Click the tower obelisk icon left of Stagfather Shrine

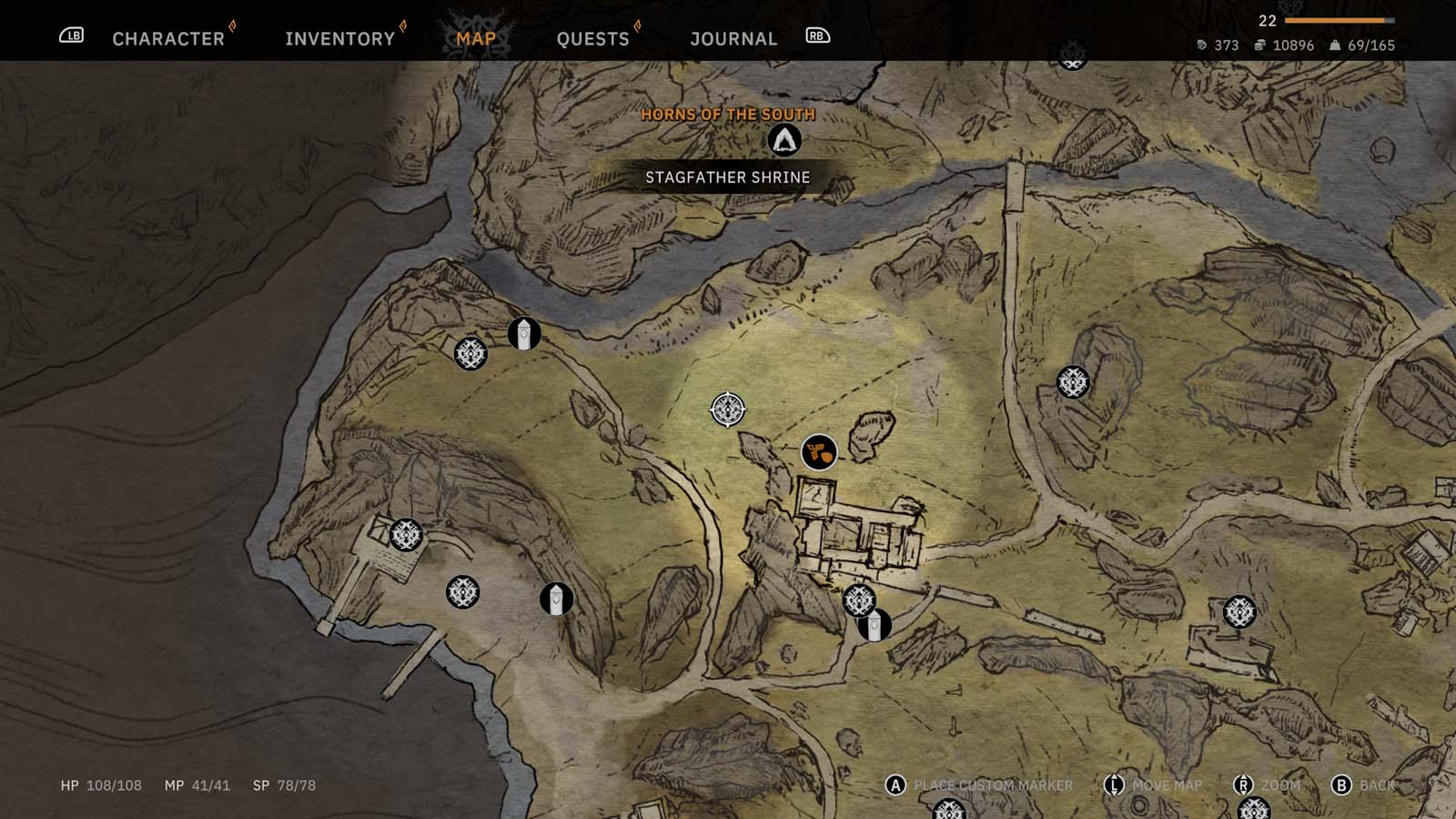[522, 333]
